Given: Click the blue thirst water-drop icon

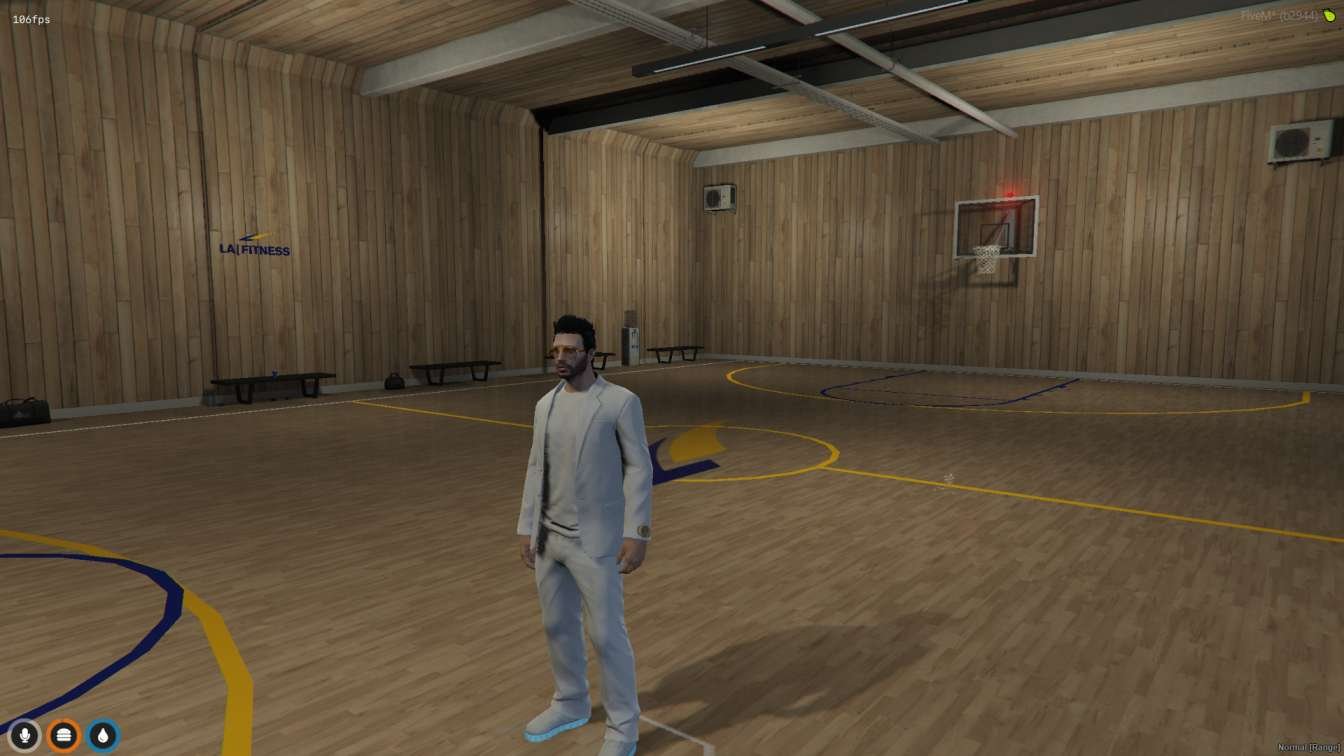Looking at the screenshot, I should [103, 734].
